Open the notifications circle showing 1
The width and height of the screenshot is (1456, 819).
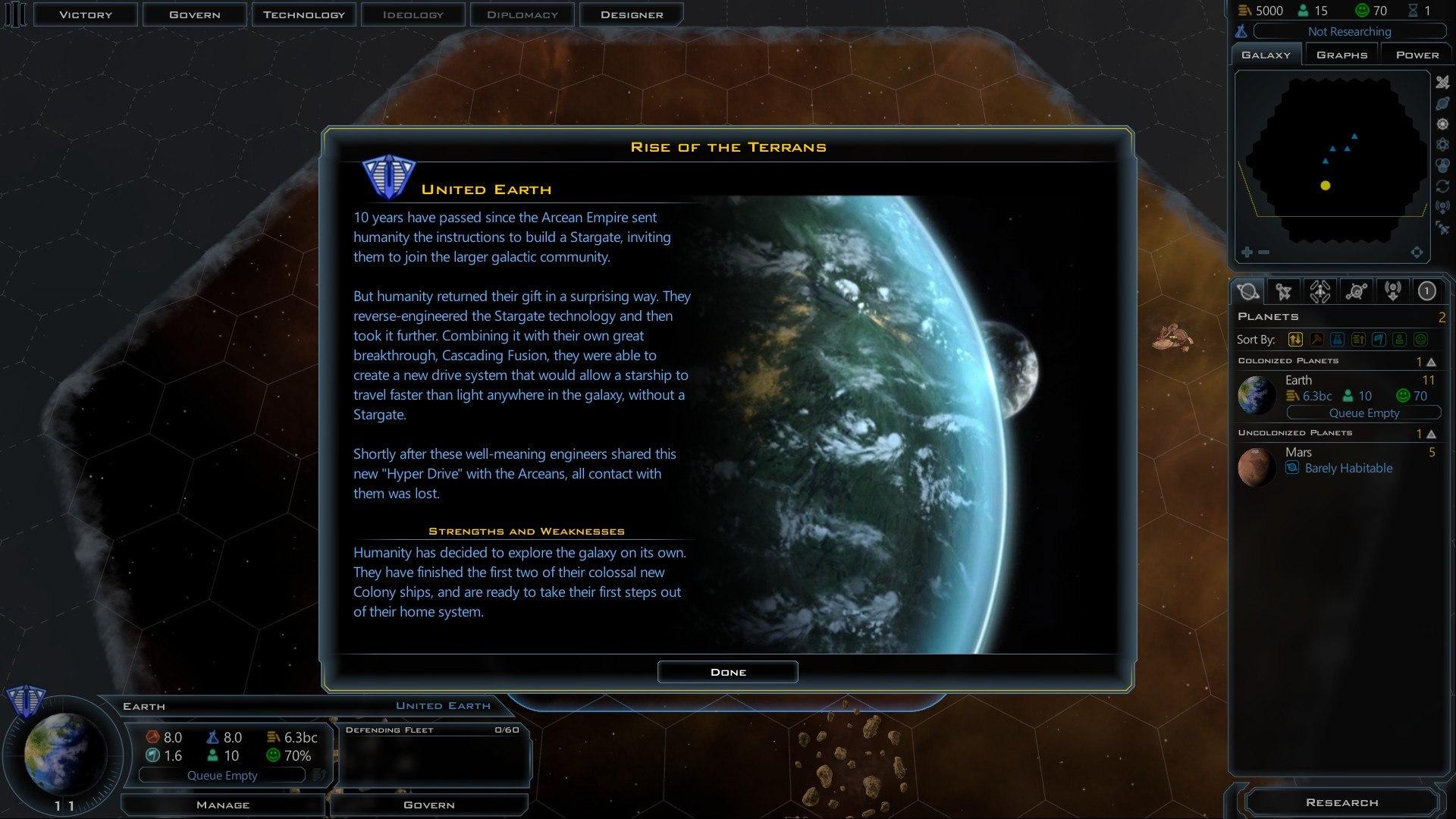click(1427, 290)
